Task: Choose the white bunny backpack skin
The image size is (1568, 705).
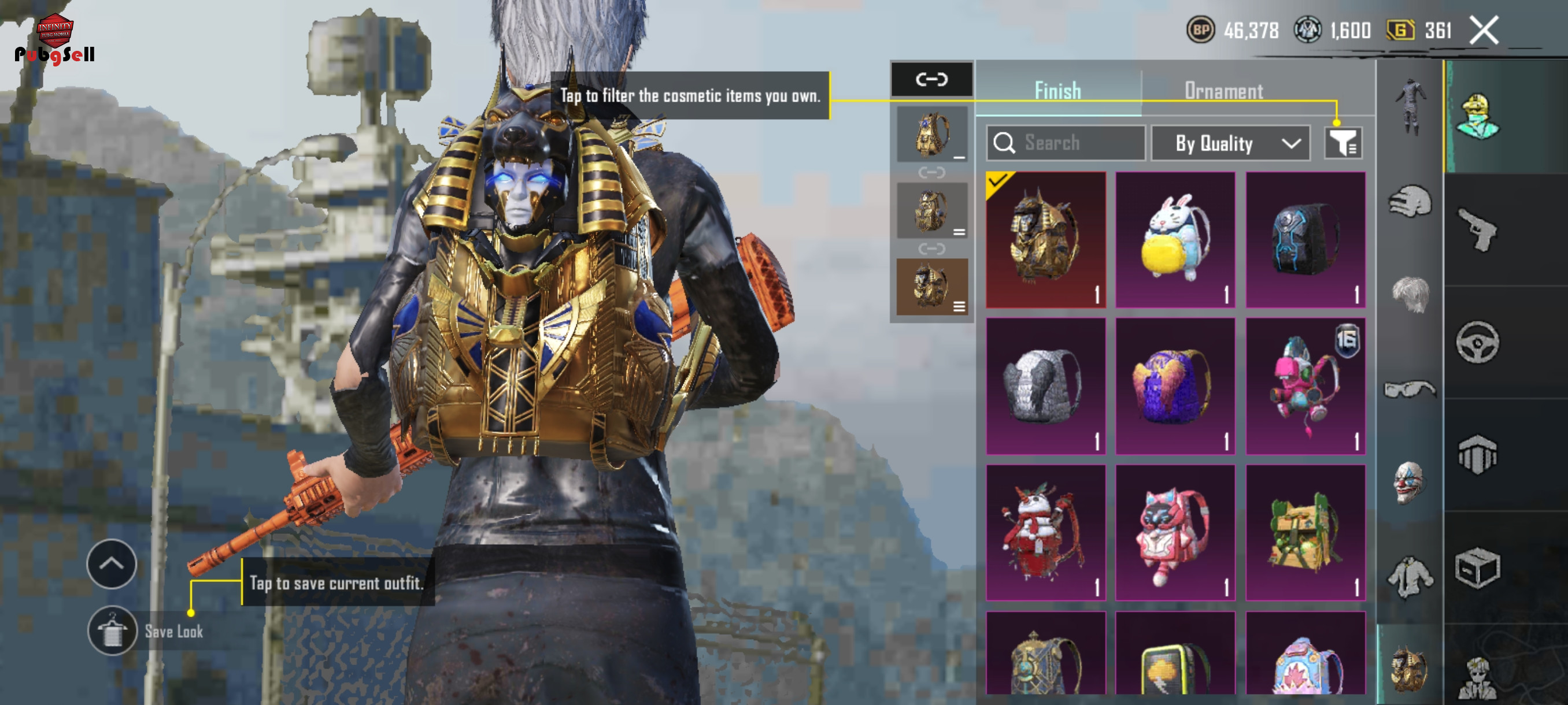Action: (1175, 240)
